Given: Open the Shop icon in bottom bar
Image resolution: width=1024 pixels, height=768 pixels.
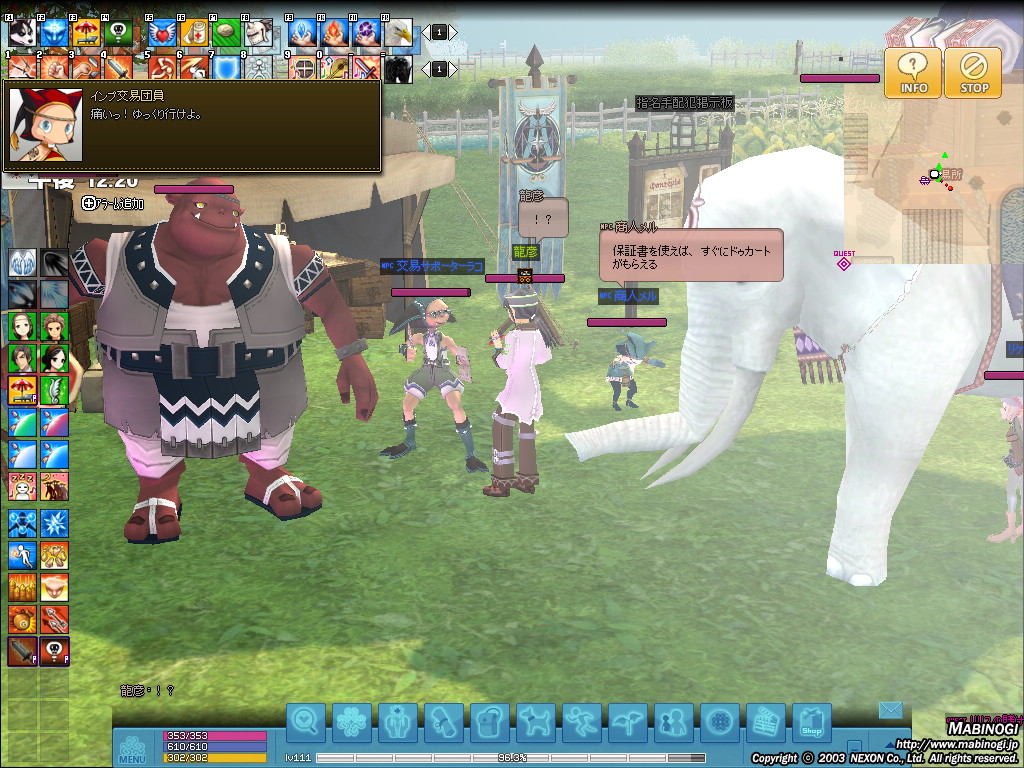Looking at the screenshot, I should [812, 723].
